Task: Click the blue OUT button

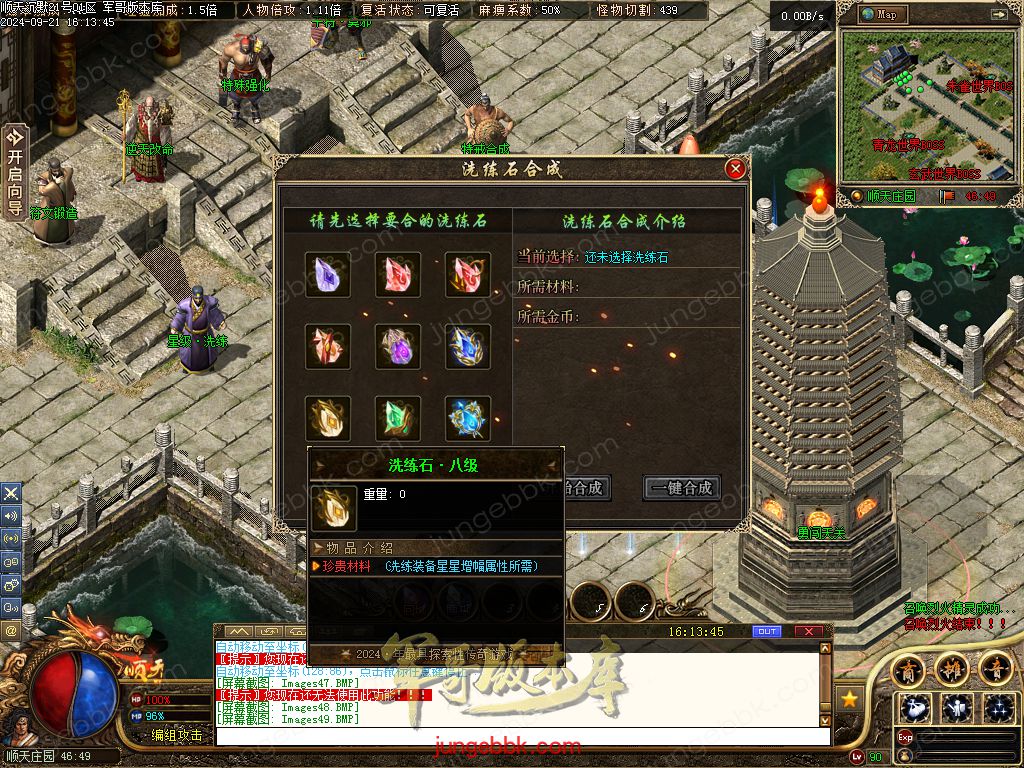Action: point(767,632)
